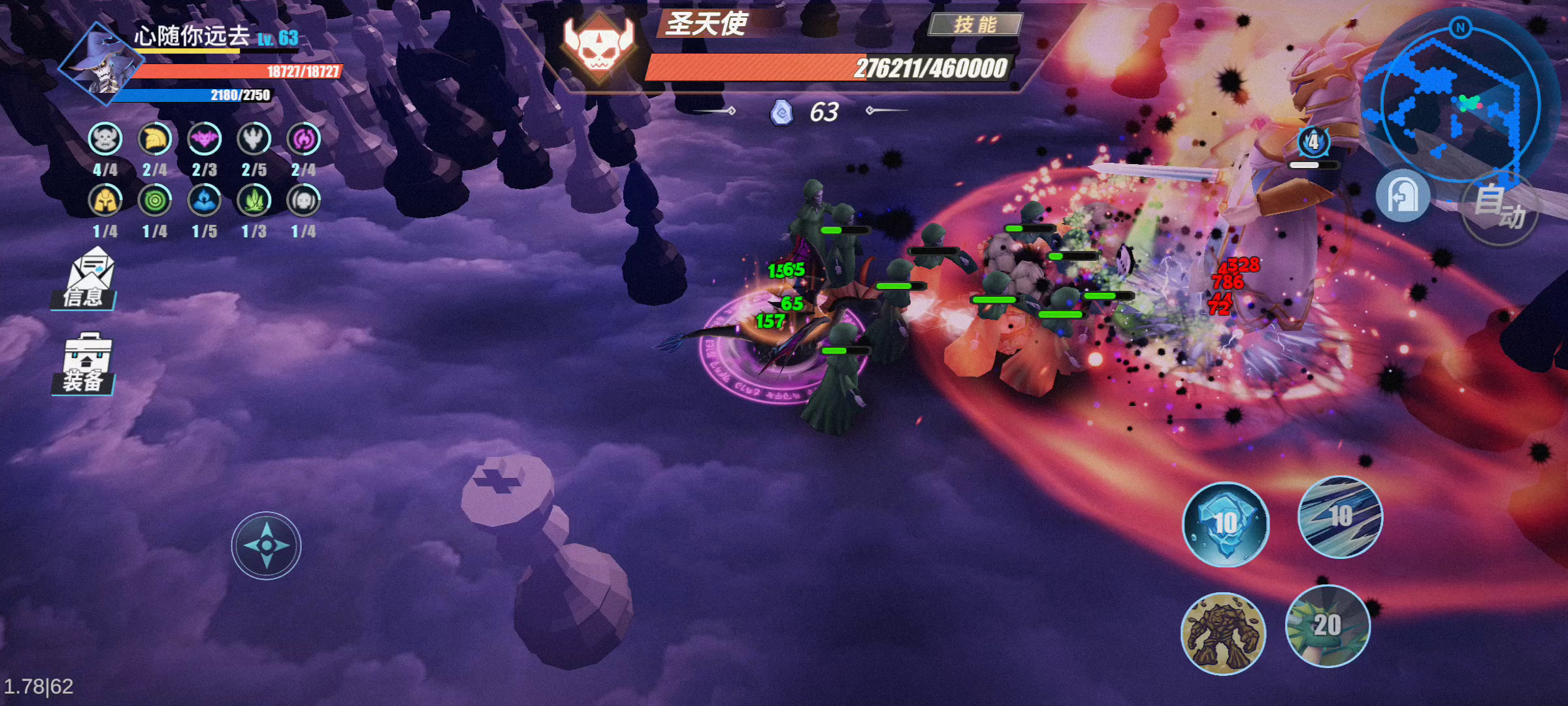
Task: Summon the rock golem skill
Action: point(1223,633)
